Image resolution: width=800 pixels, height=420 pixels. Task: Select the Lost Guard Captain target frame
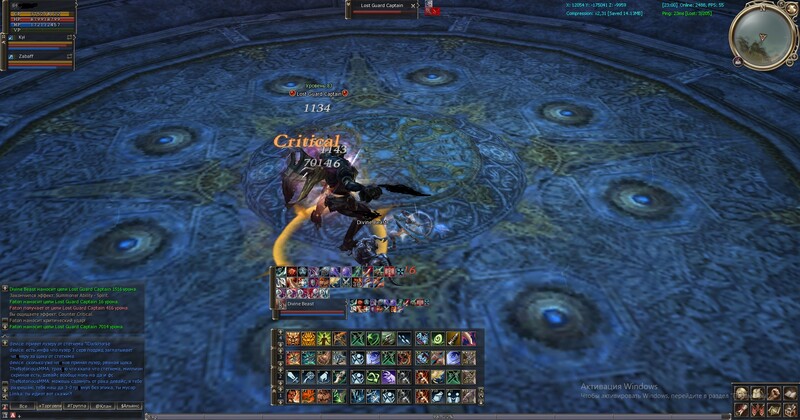click(x=377, y=6)
